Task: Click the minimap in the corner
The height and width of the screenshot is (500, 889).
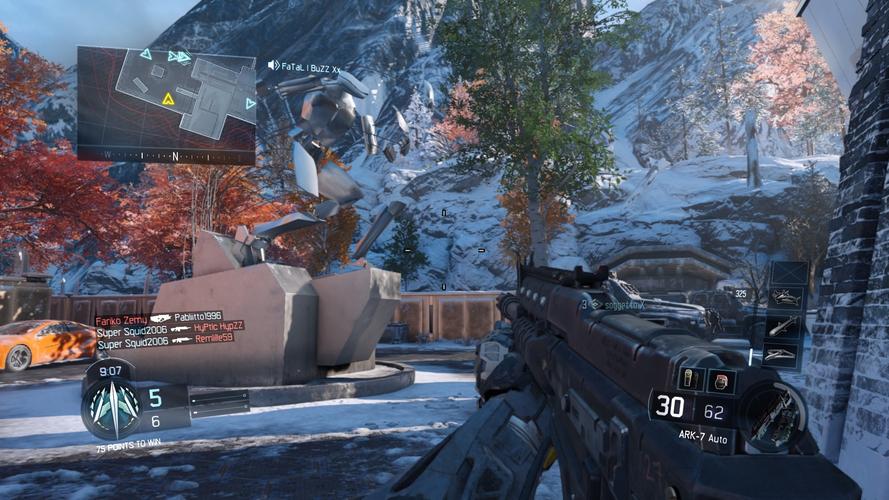Action: 166,98
